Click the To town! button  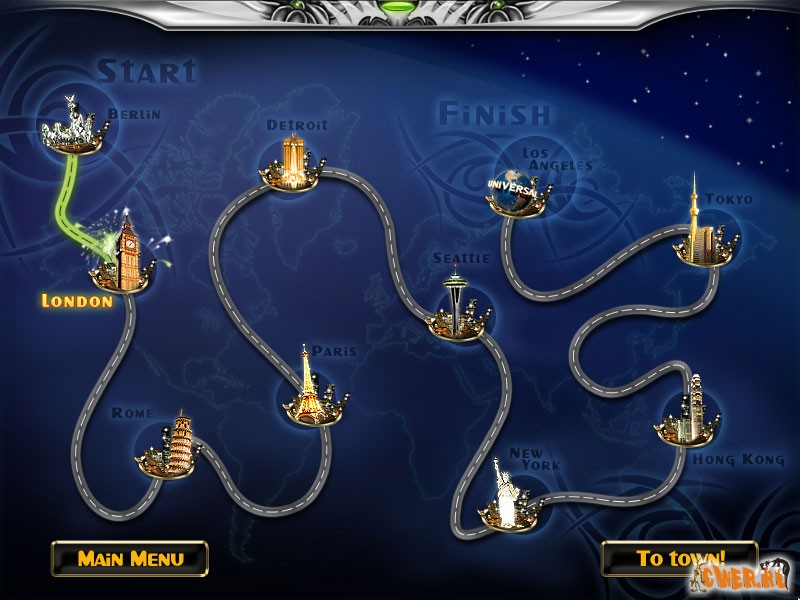[679, 558]
